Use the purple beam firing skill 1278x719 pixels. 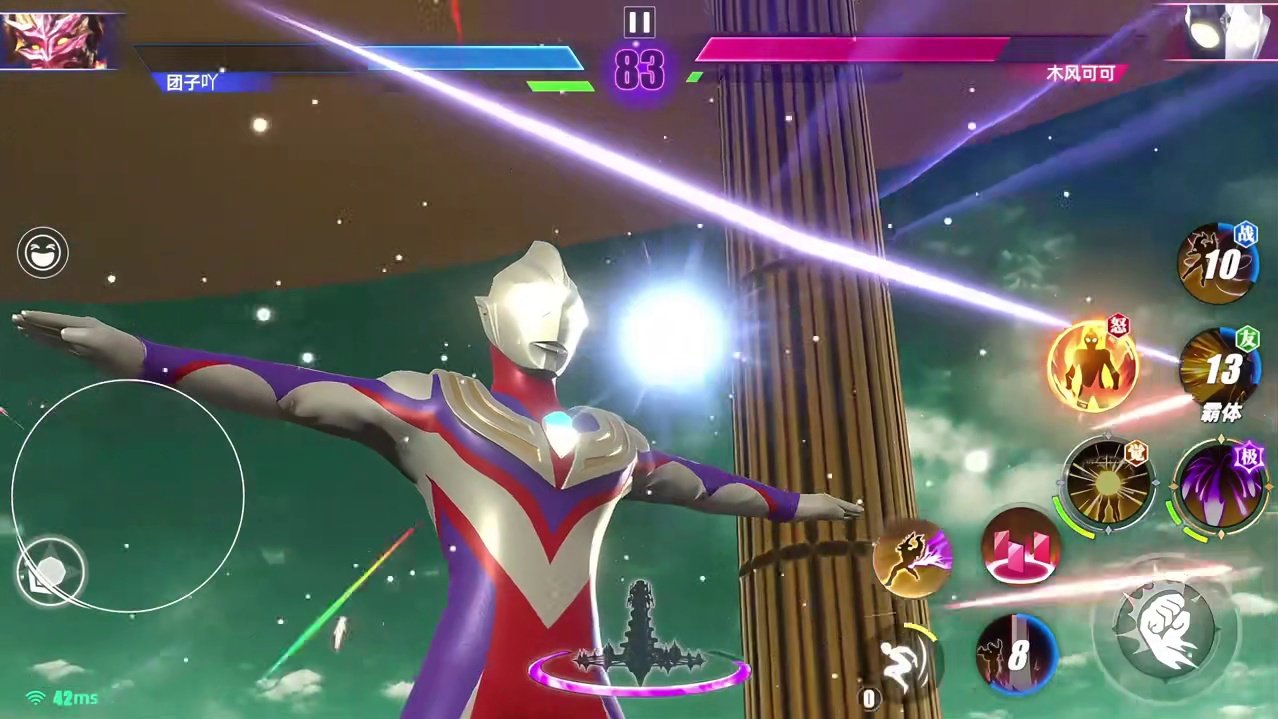pyautogui.click(x=911, y=557)
